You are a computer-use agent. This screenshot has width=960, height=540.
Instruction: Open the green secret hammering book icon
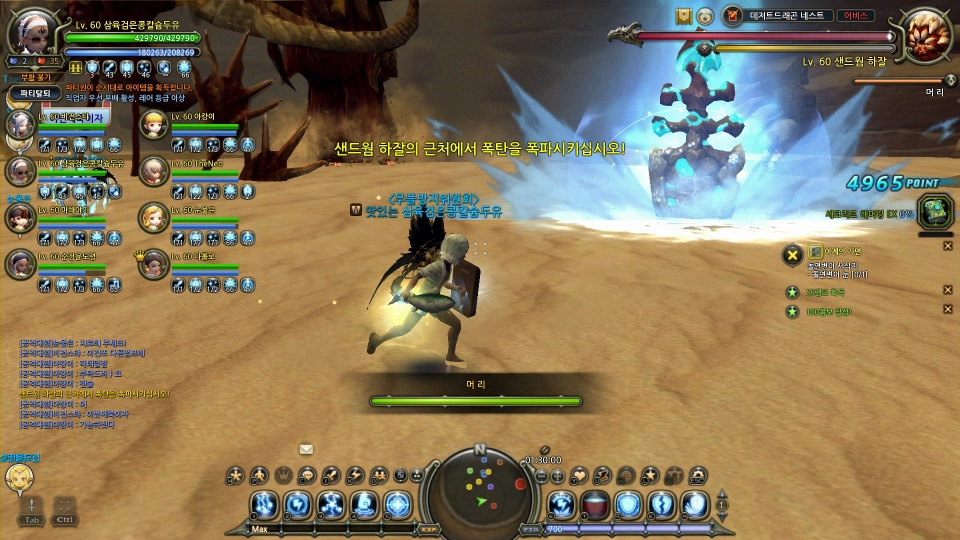[933, 209]
